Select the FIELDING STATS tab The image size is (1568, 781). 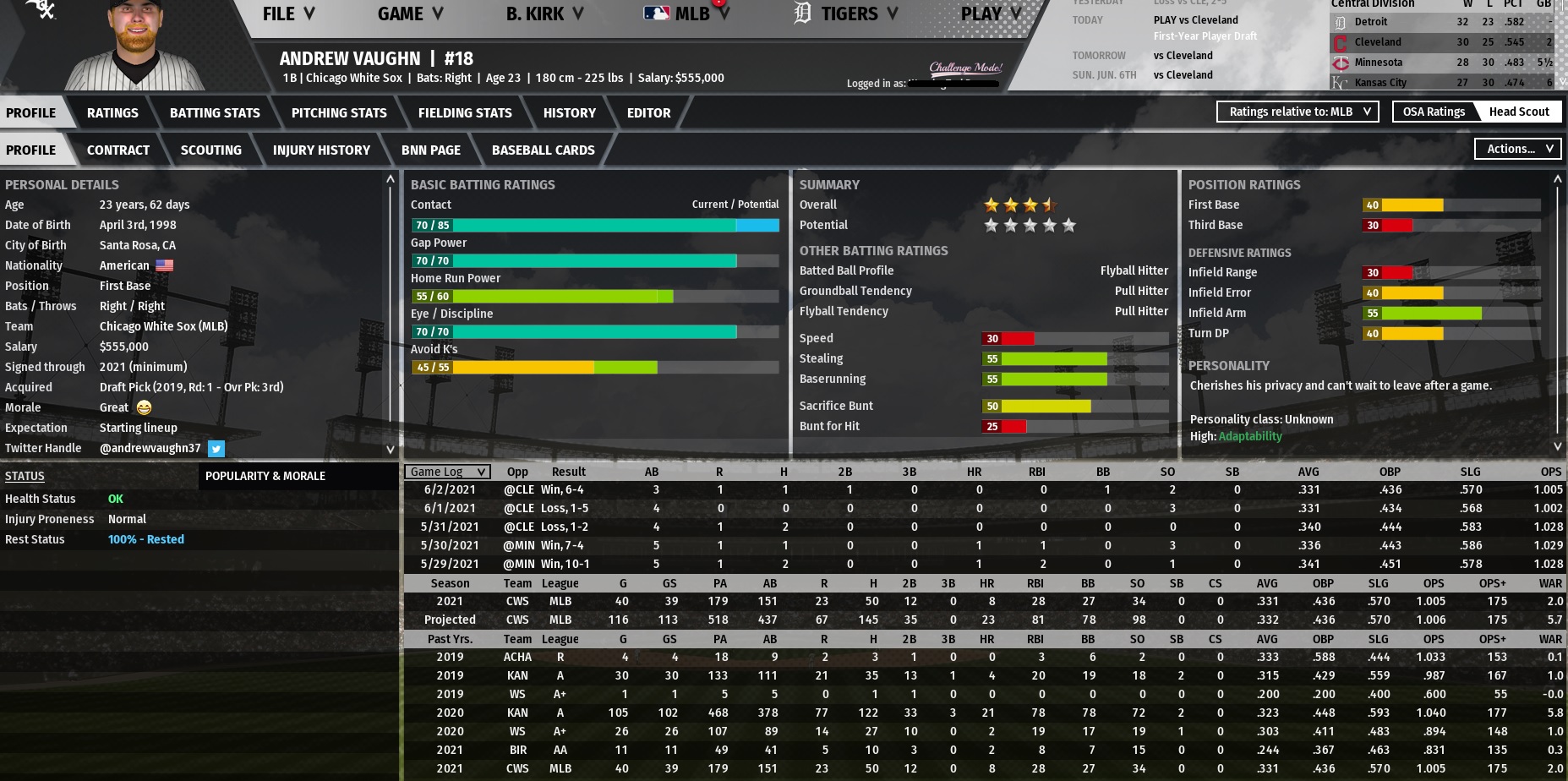[465, 112]
